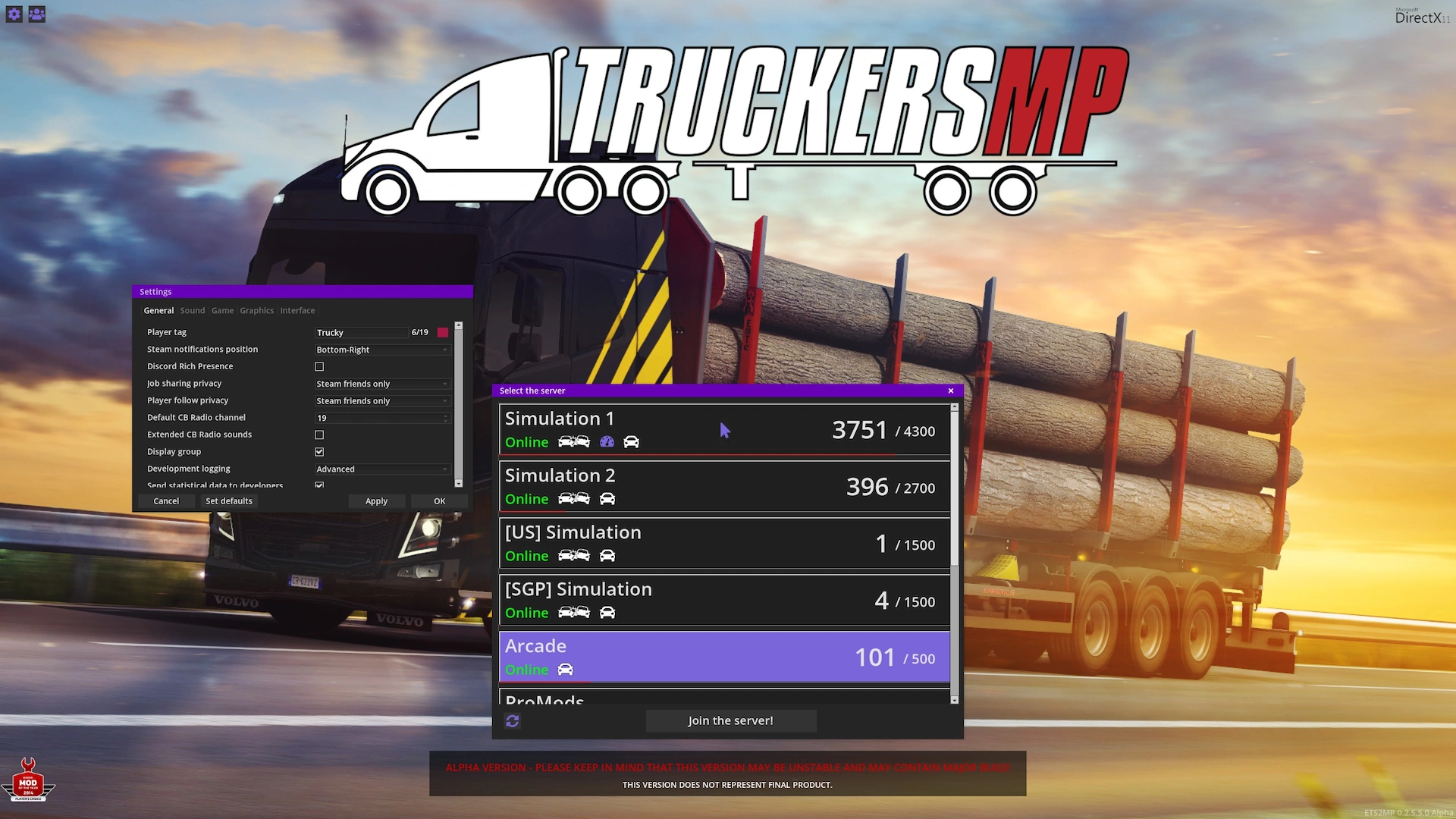1456x819 pixels.
Task: Uncheck the Display group option
Action: (x=319, y=452)
